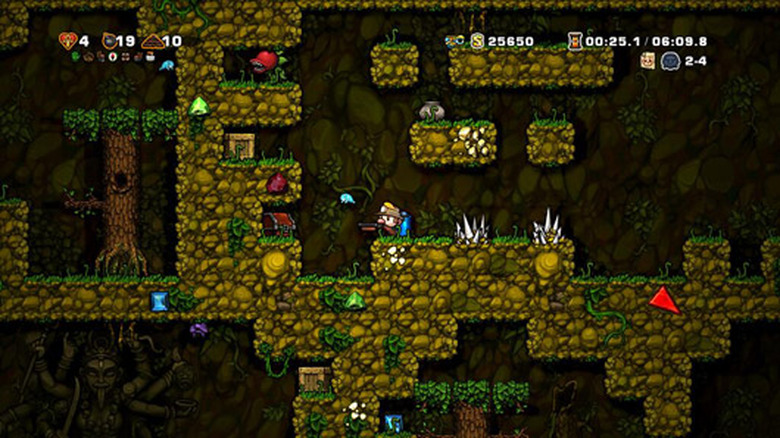Click the bomb icon in the HUD

pos(110,41)
